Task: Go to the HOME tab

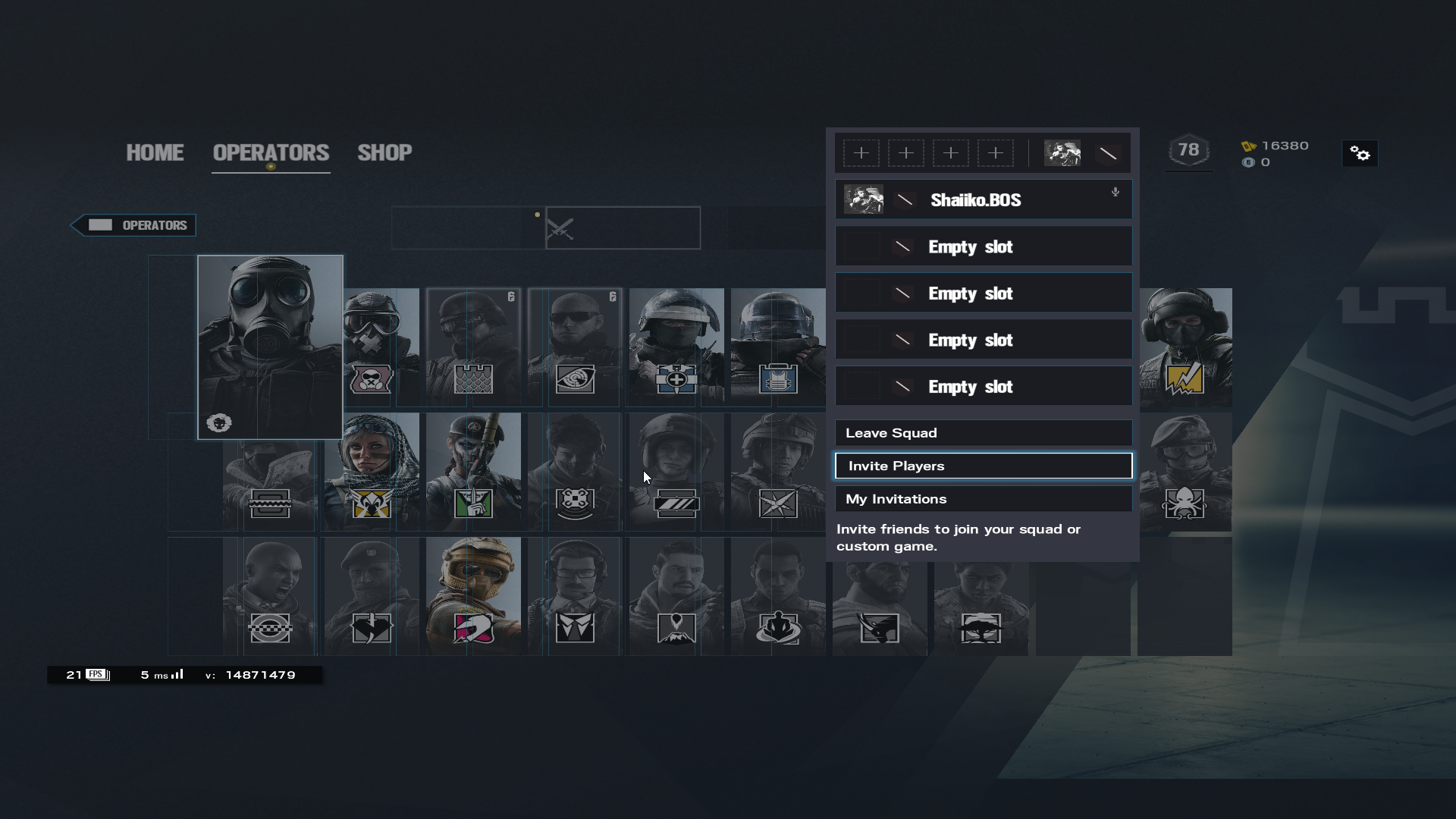Action: tap(155, 152)
